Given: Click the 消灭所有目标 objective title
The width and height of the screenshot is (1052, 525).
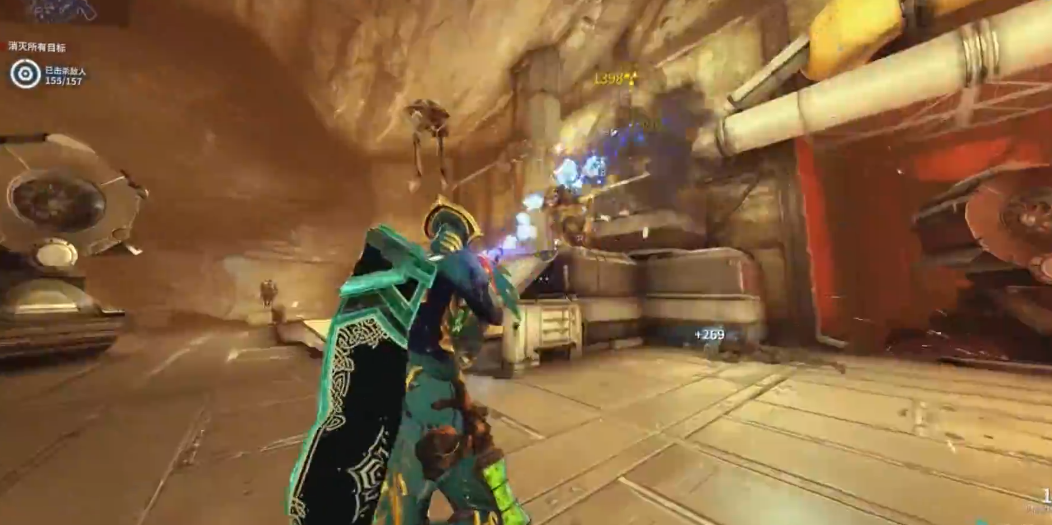Looking at the screenshot, I should 37,46.
